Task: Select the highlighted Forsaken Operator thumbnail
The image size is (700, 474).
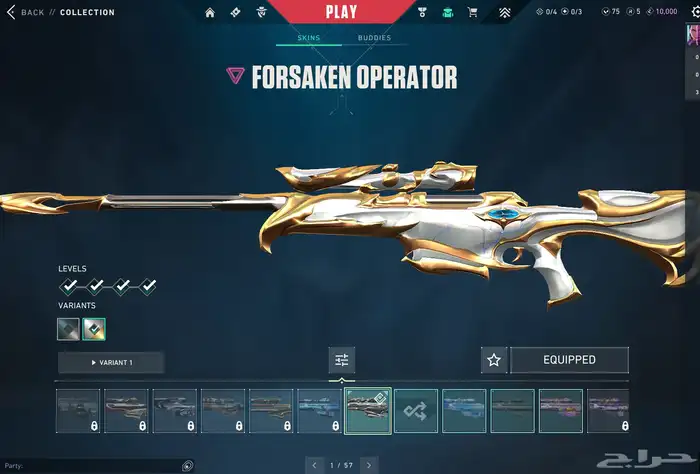Action: [367, 411]
